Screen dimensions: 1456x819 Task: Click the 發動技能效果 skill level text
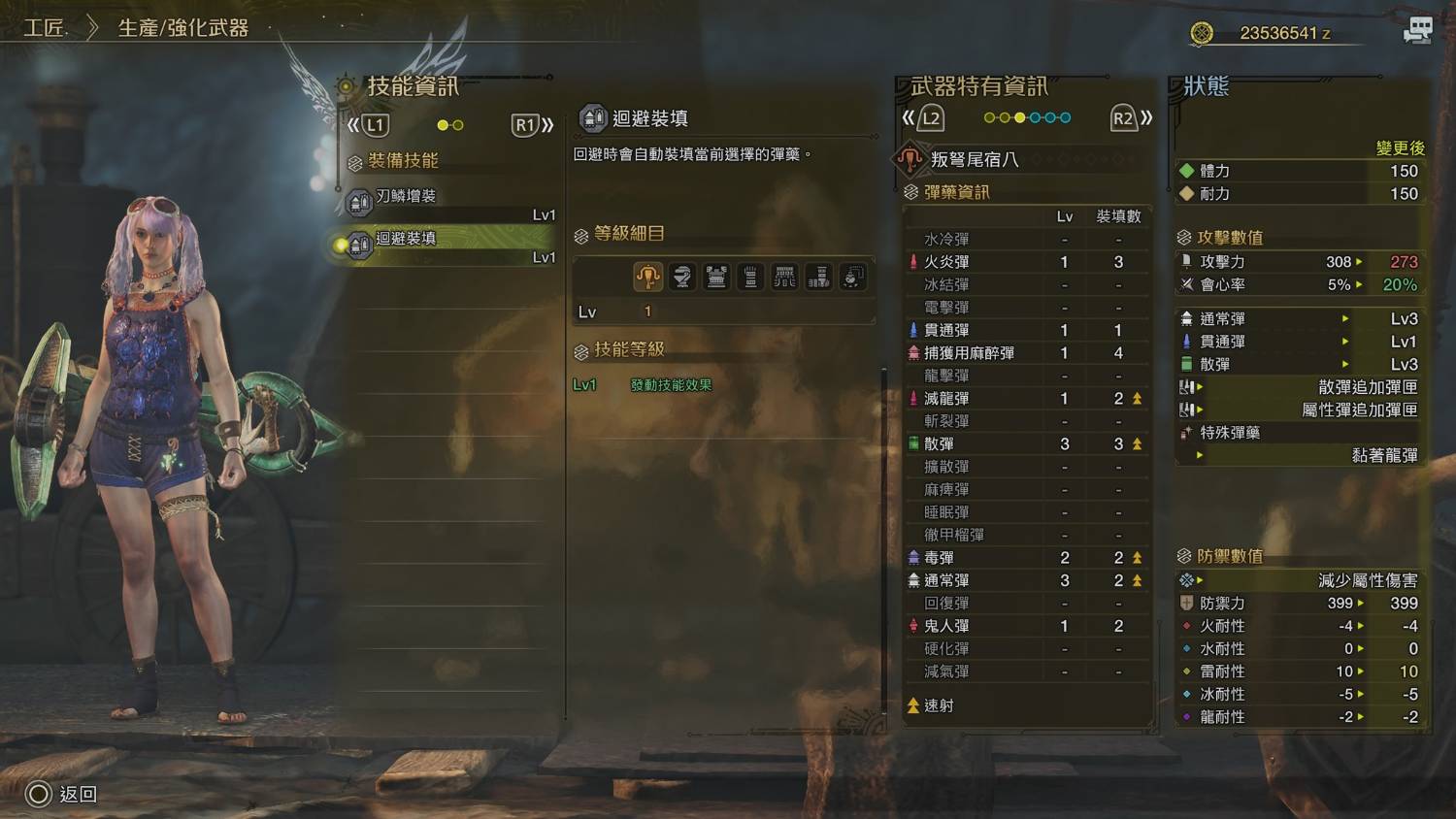(x=671, y=383)
